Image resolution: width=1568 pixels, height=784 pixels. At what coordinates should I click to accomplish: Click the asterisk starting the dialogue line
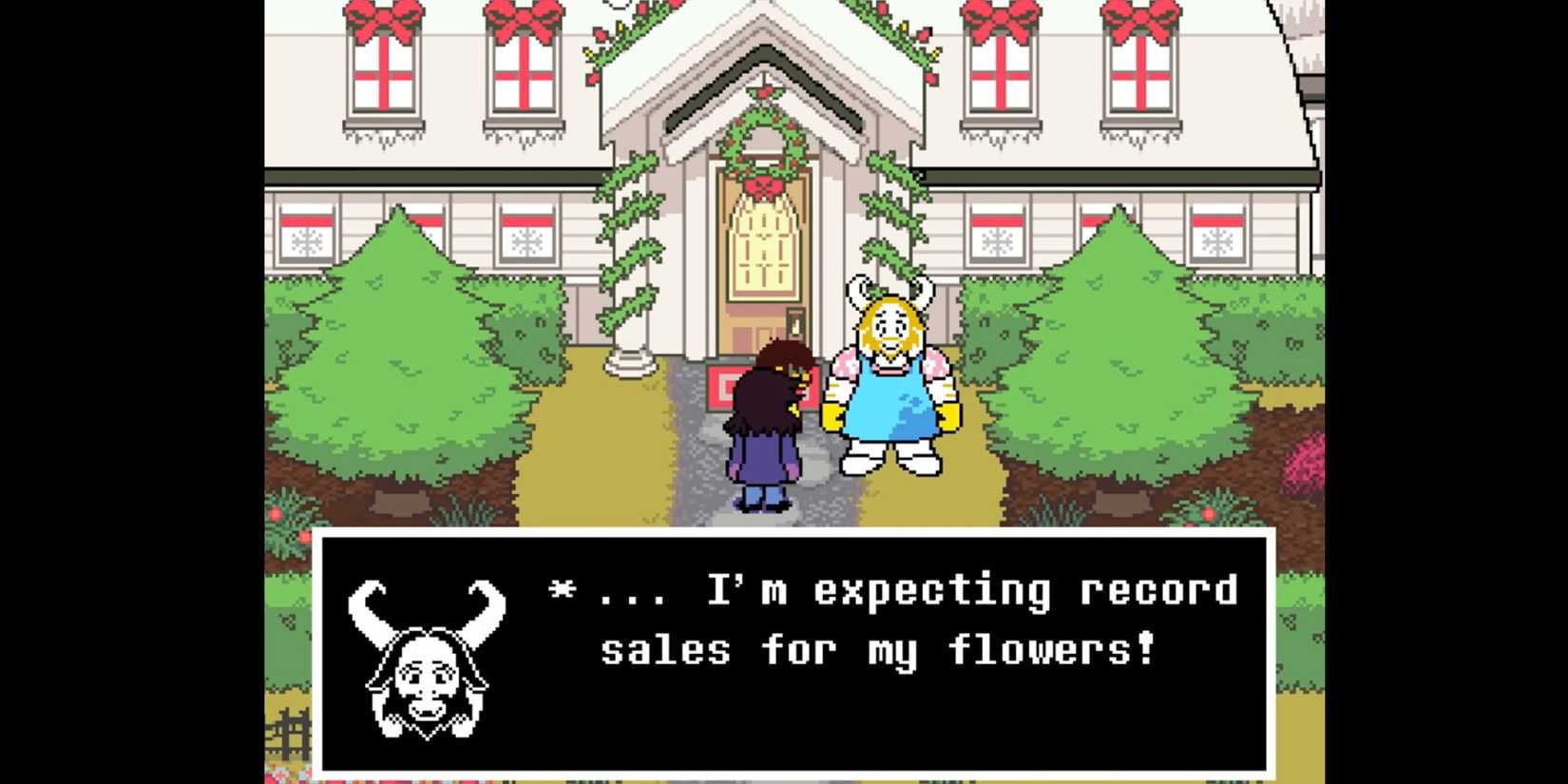click(x=564, y=589)
